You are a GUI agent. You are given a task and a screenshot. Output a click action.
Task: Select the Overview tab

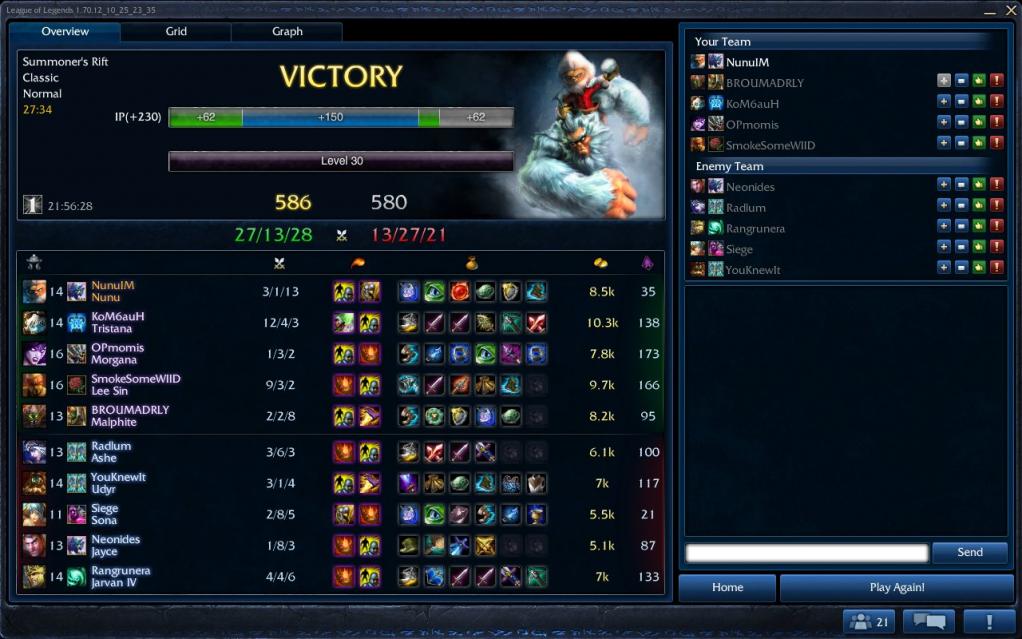pyautogui.click(x=65, y=32)
